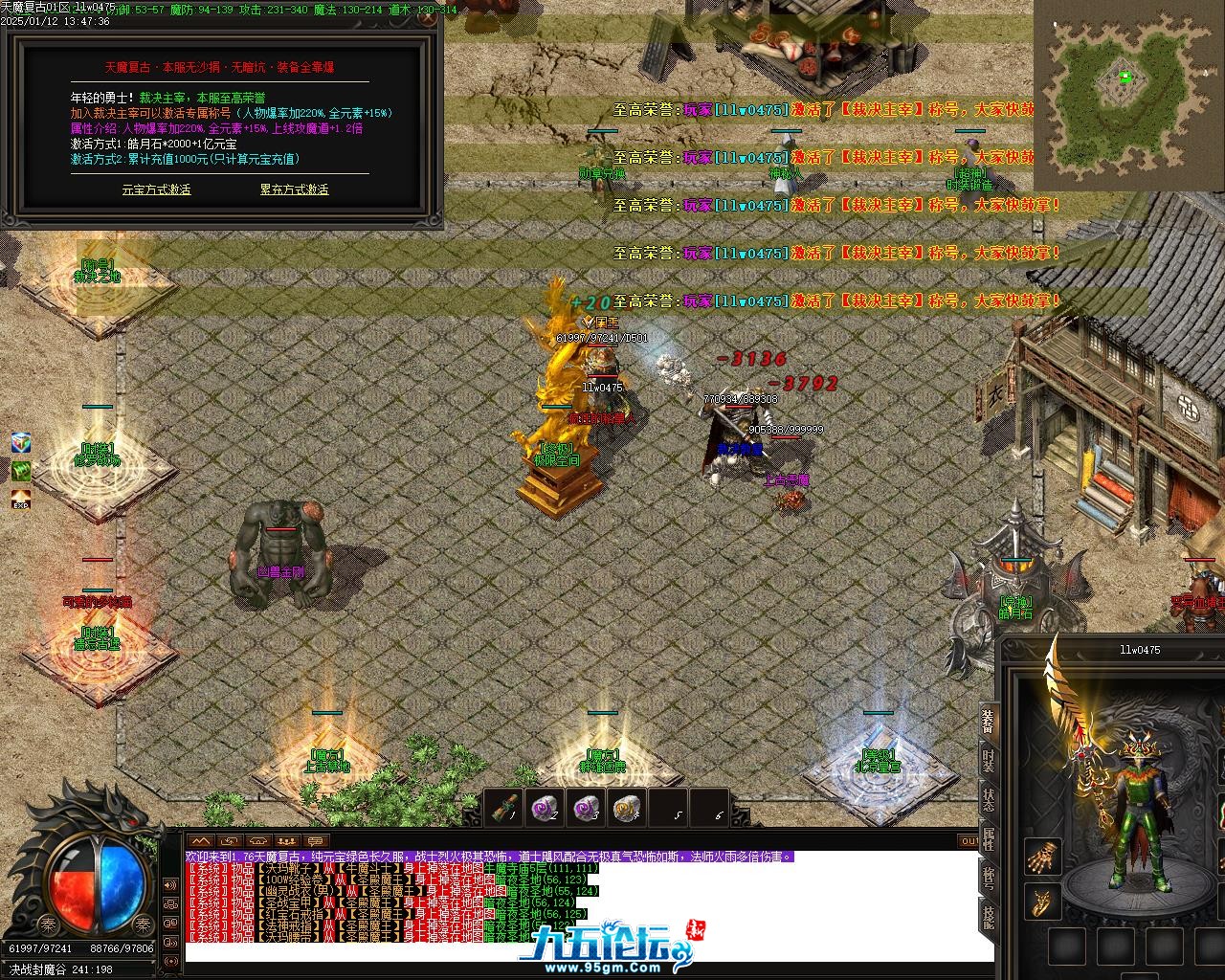Open the speech-bubble chat channel button
This screenshot has height=980, width=1225.
click(317, 841)
